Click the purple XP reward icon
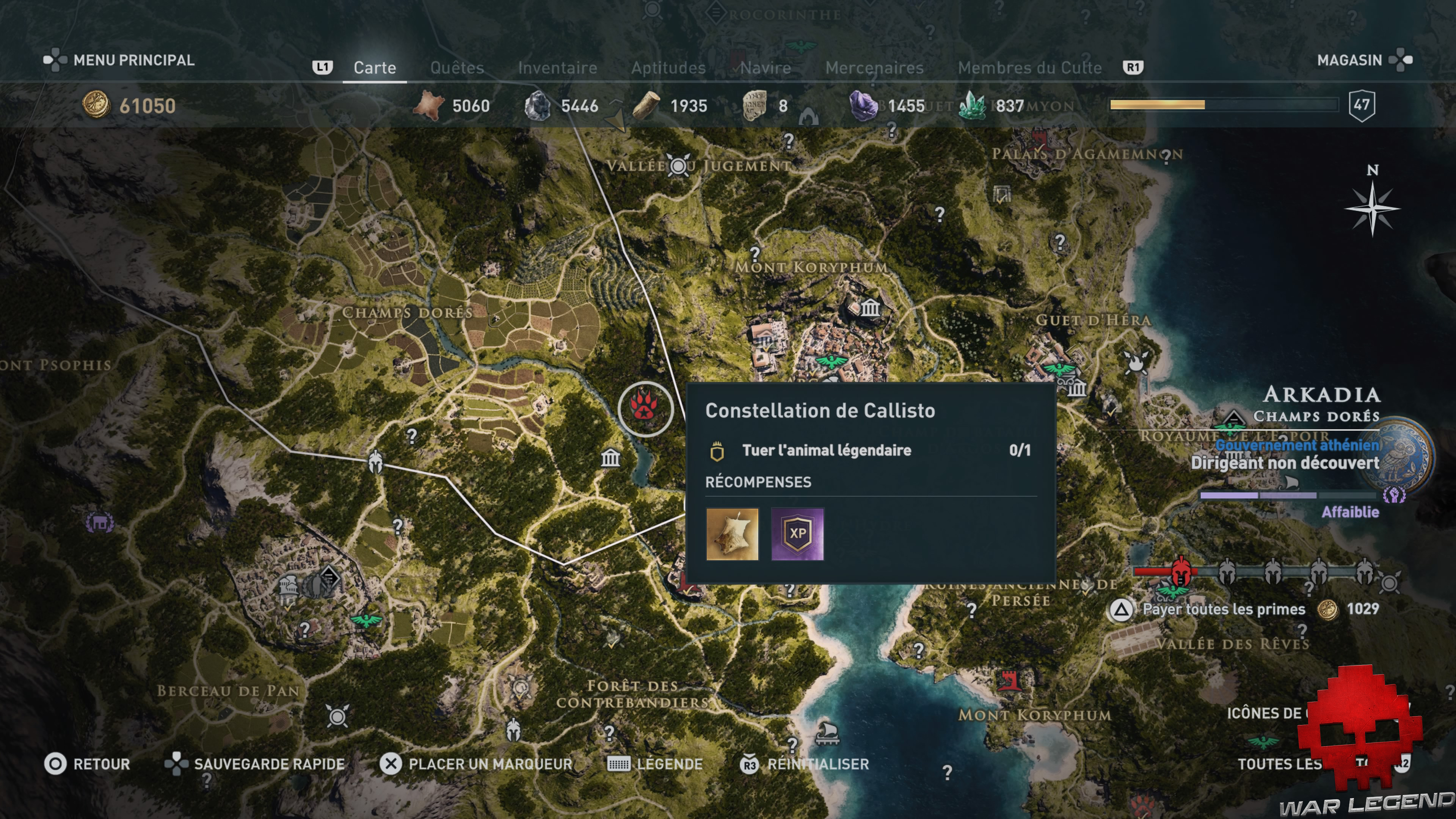The height and width of the screenshot is (819, 1456). click(x=797, y=535)
